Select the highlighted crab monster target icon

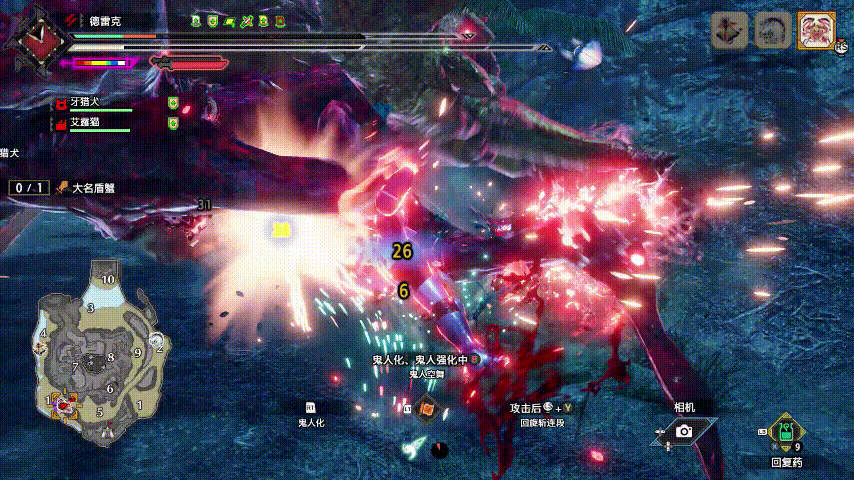coord(815,32)
